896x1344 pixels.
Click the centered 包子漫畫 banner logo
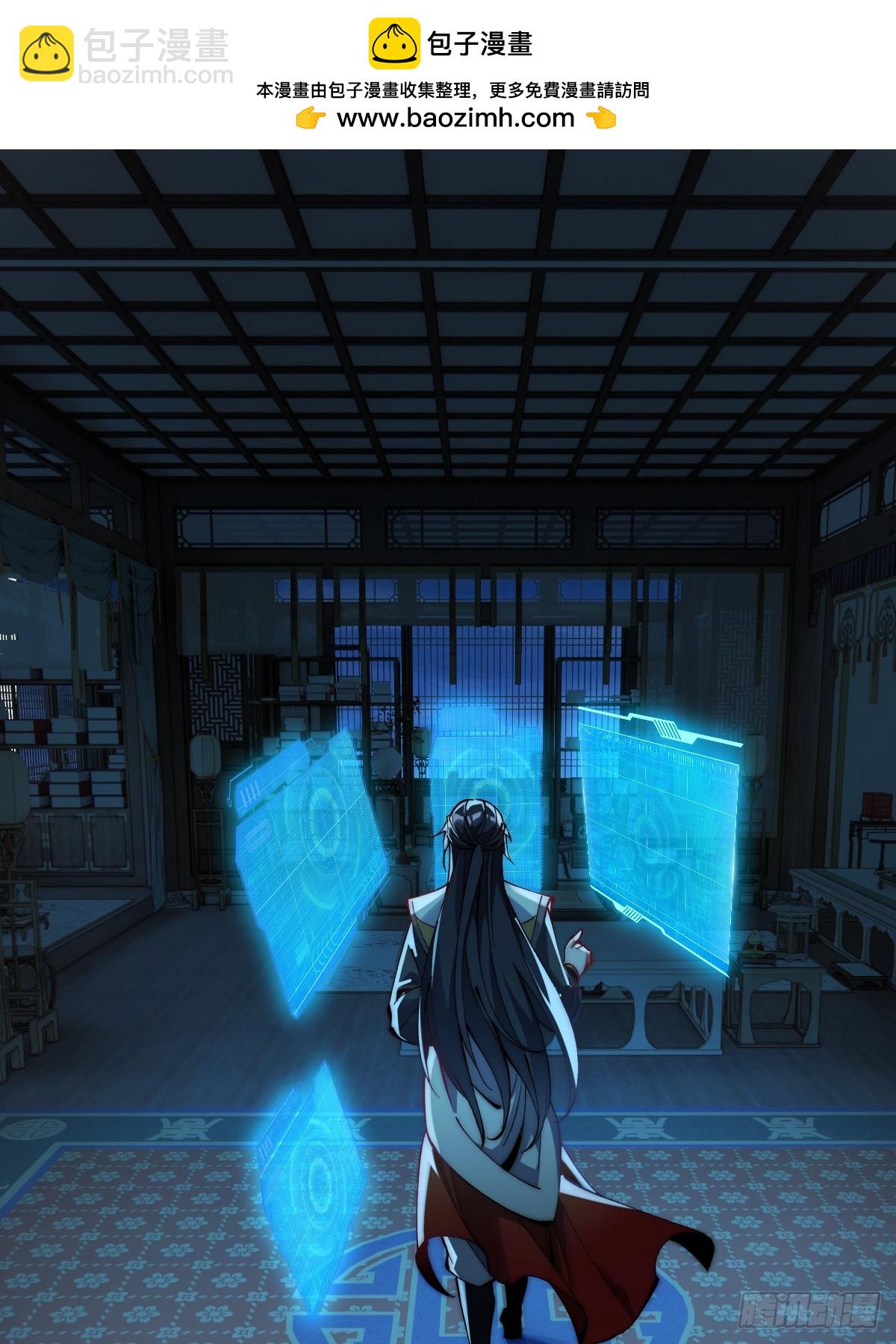pos(451,44)
